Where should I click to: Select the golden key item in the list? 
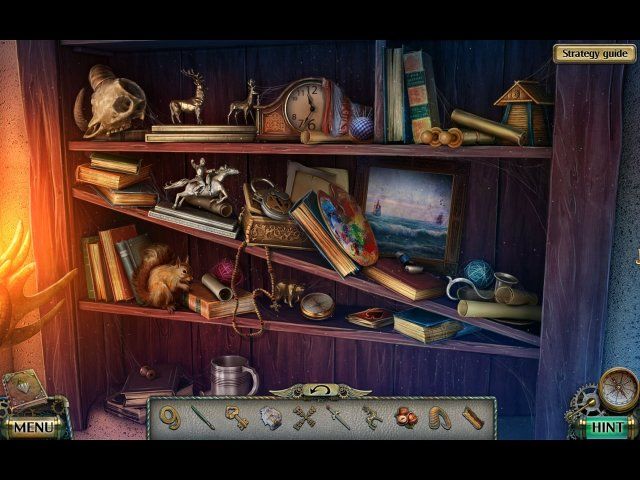pos(236,417)
